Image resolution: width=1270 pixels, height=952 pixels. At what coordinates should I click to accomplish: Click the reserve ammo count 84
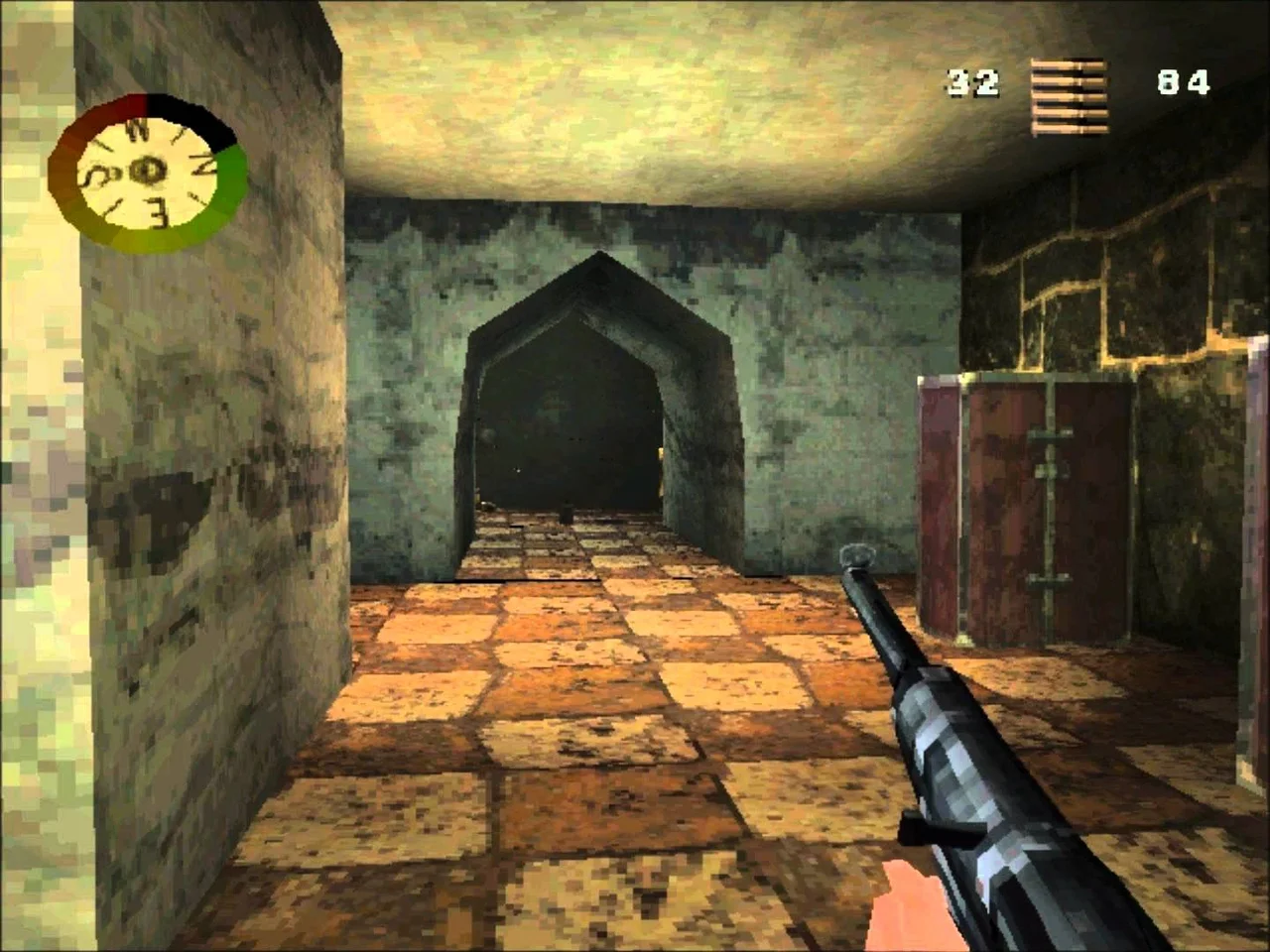(1185, 82)
